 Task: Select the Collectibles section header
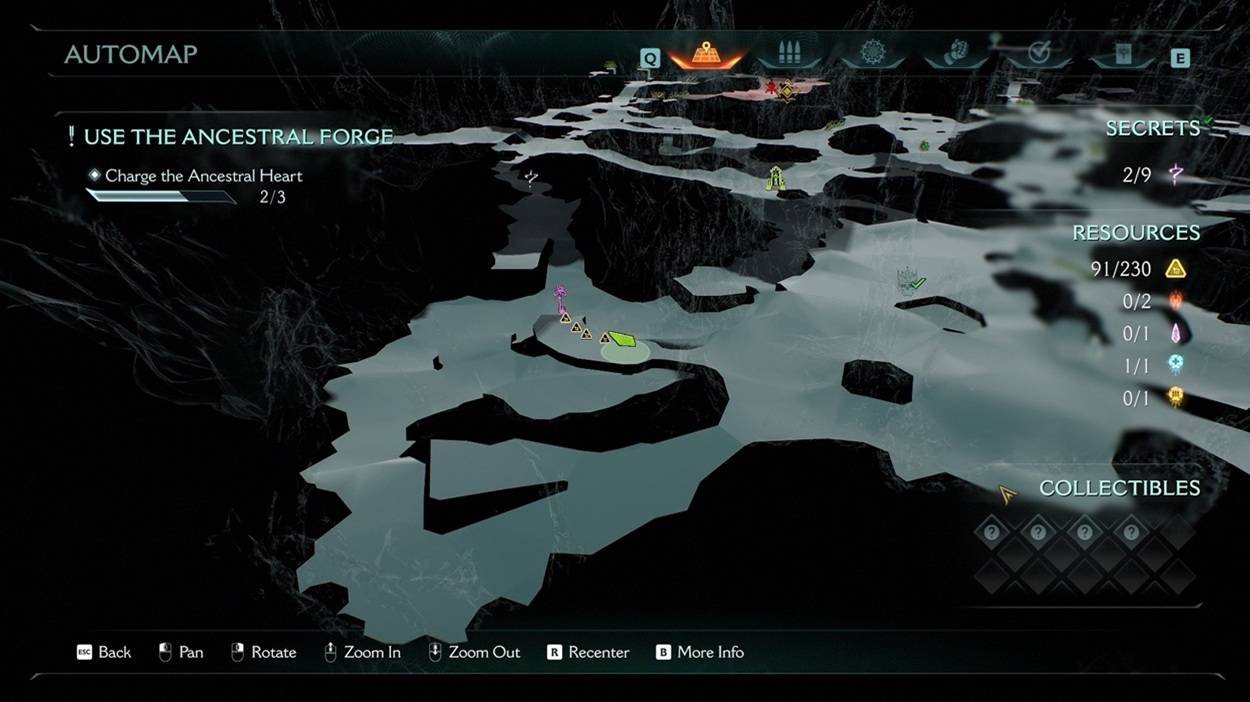pos(1119,488)
